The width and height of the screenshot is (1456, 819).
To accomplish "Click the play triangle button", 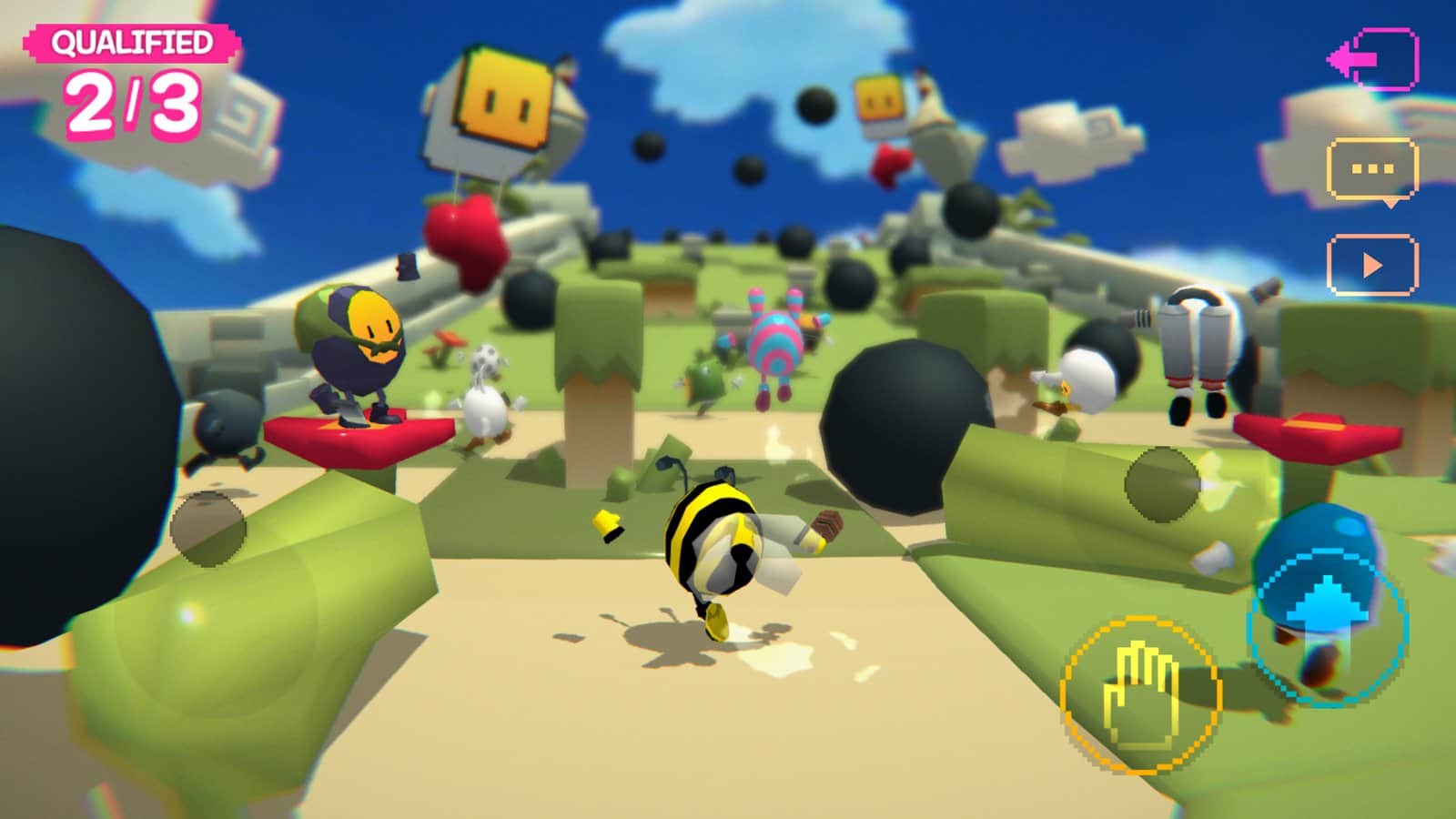I will (x=1372, y=265).
